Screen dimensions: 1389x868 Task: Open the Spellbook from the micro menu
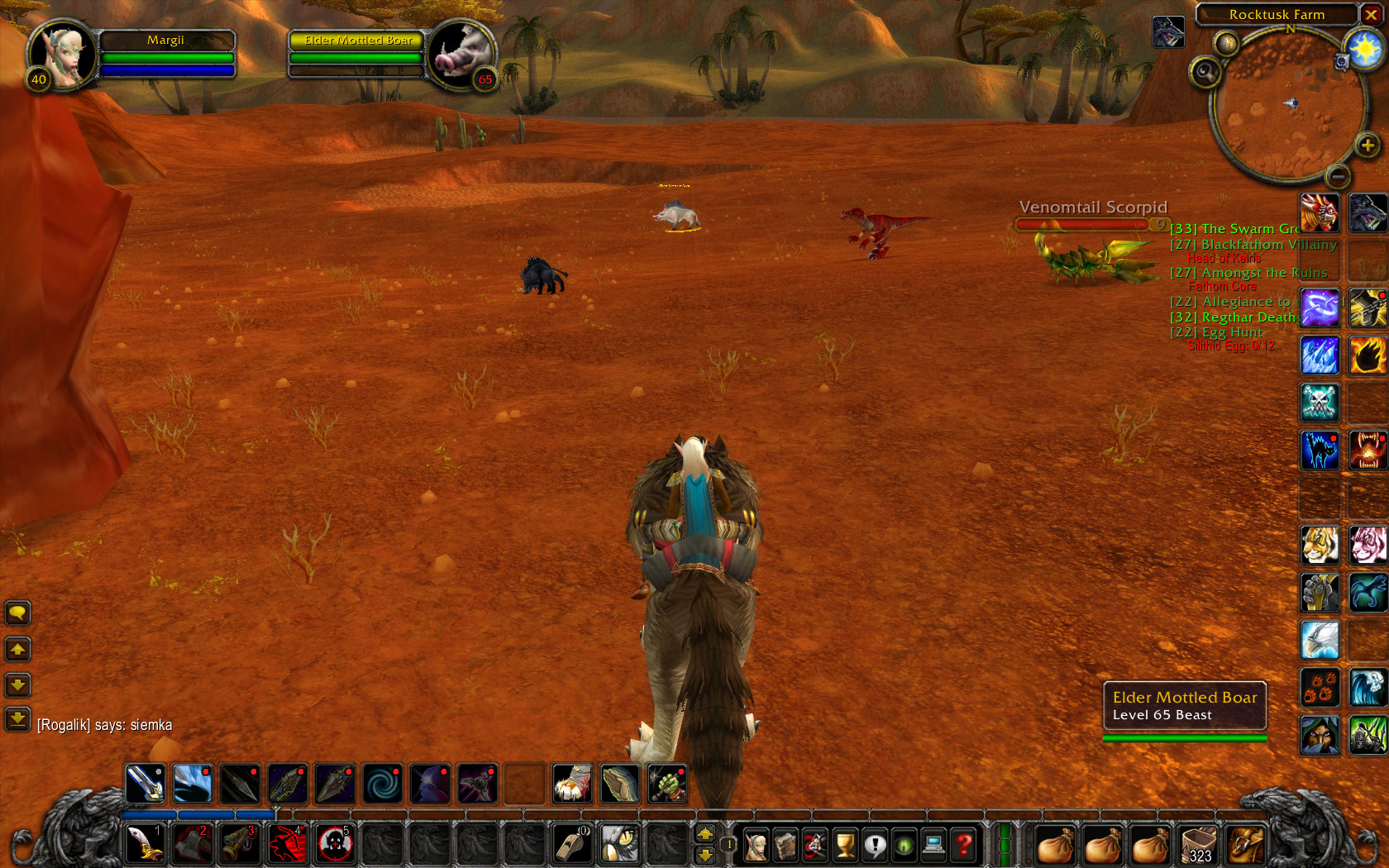point(786,845)
